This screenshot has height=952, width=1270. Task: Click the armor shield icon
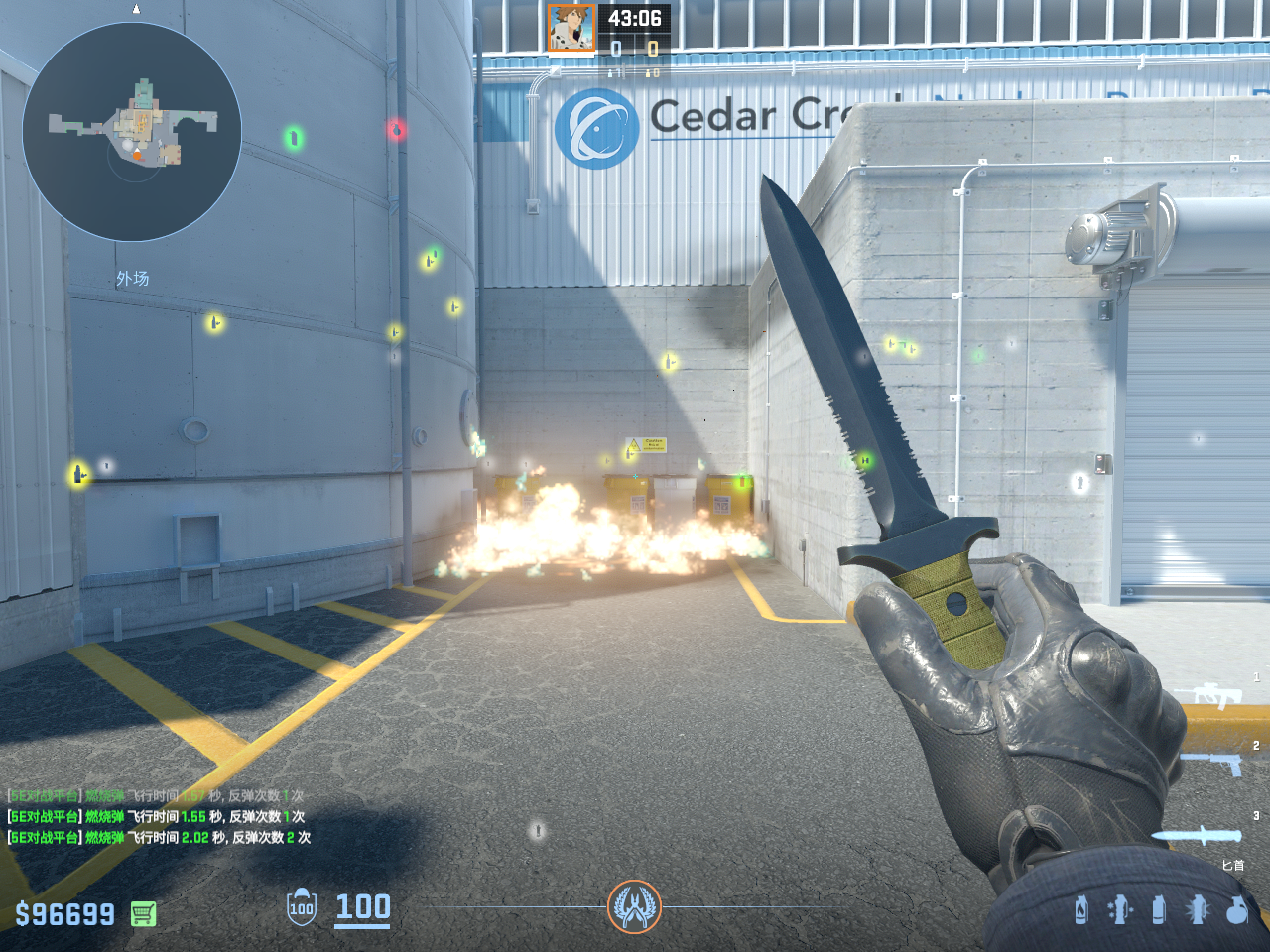click(x=302, y=907)
